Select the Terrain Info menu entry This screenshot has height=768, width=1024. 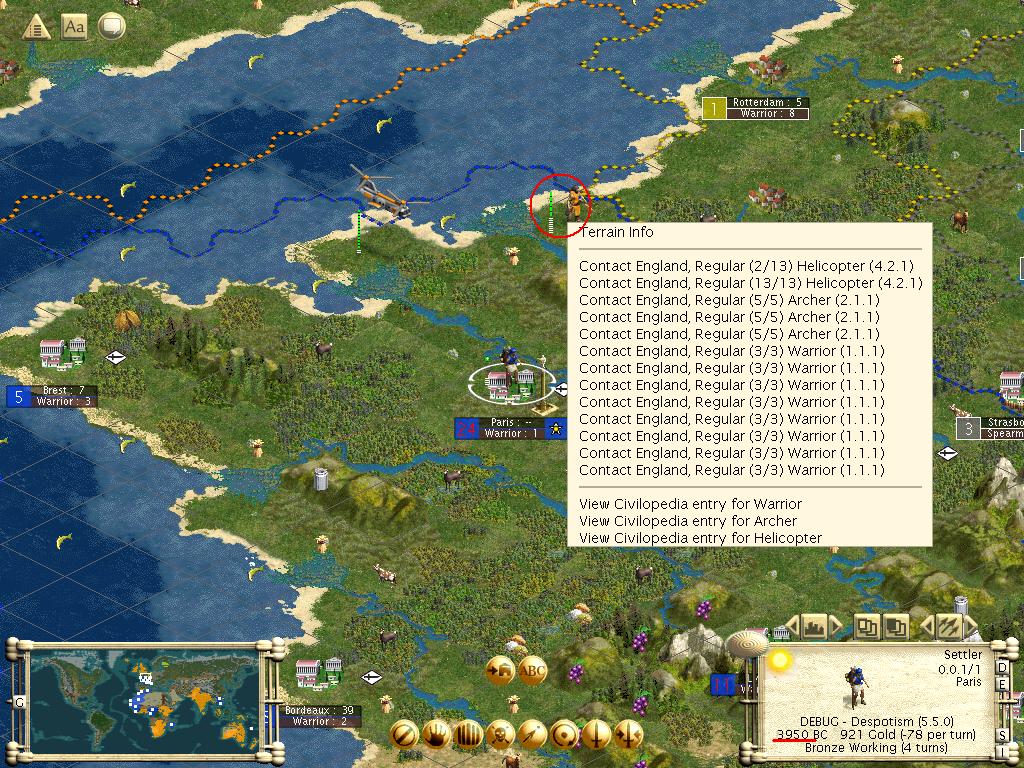tap(617, 233)
